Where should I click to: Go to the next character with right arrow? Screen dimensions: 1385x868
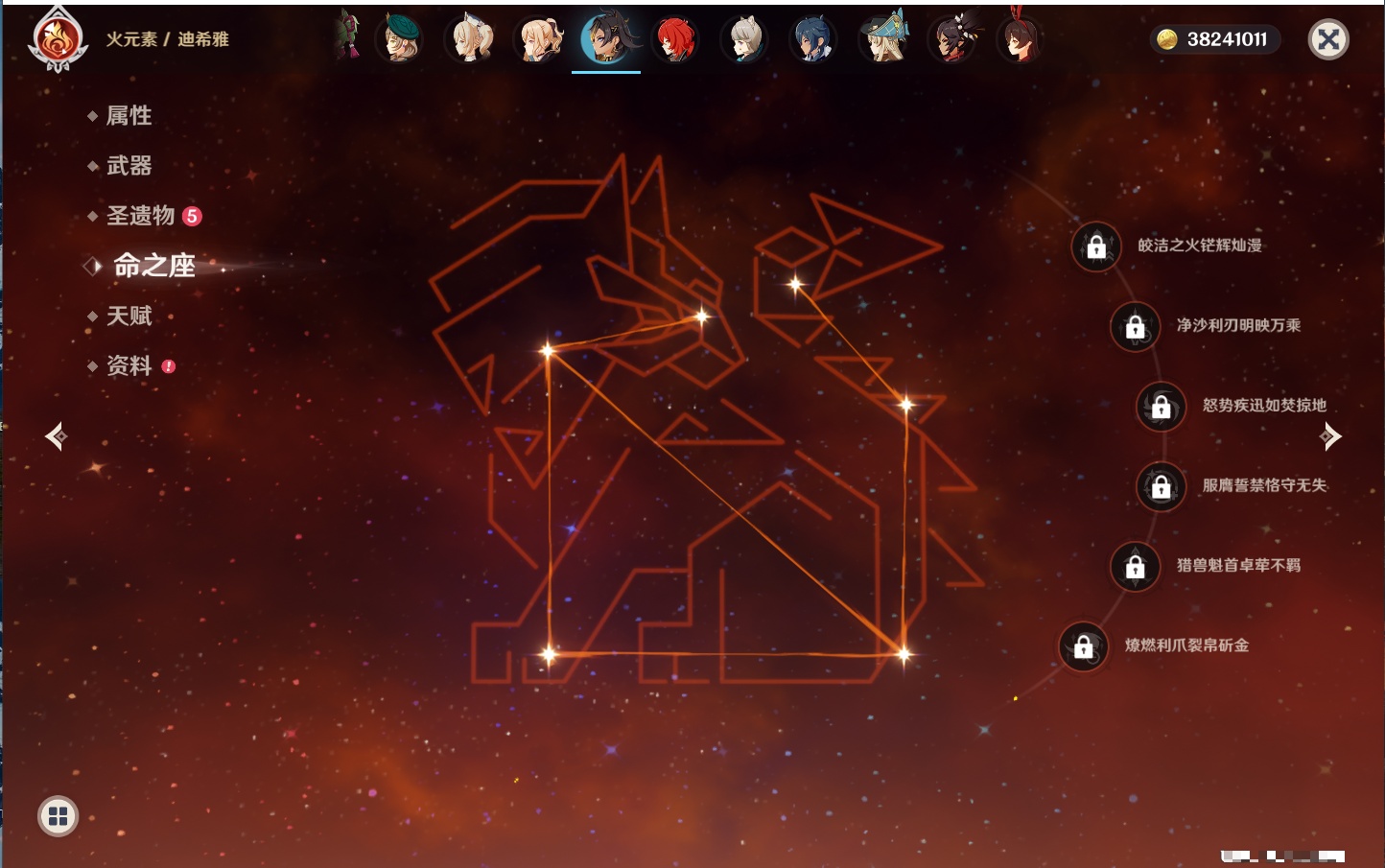[1330, 436]
